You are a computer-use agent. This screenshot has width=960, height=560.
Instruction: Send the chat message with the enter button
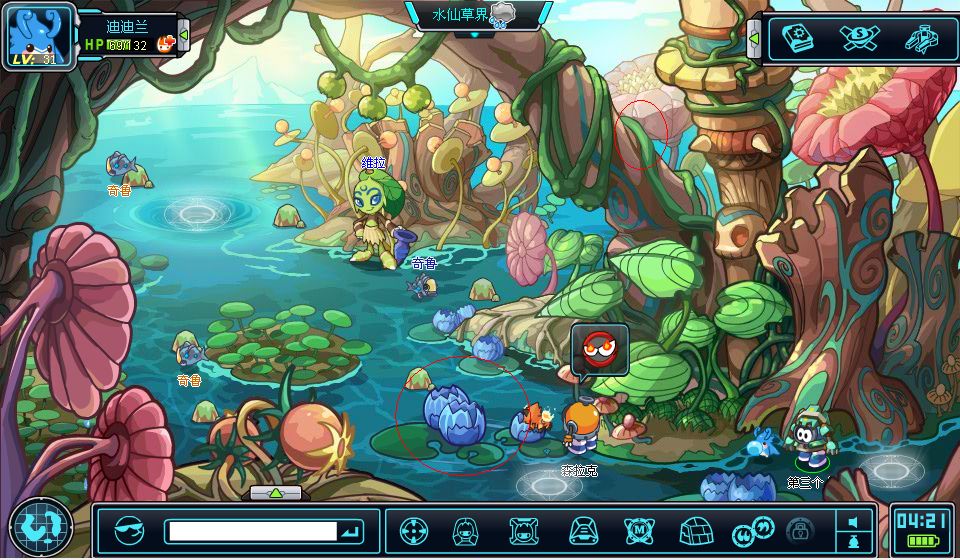click(351, 530)
